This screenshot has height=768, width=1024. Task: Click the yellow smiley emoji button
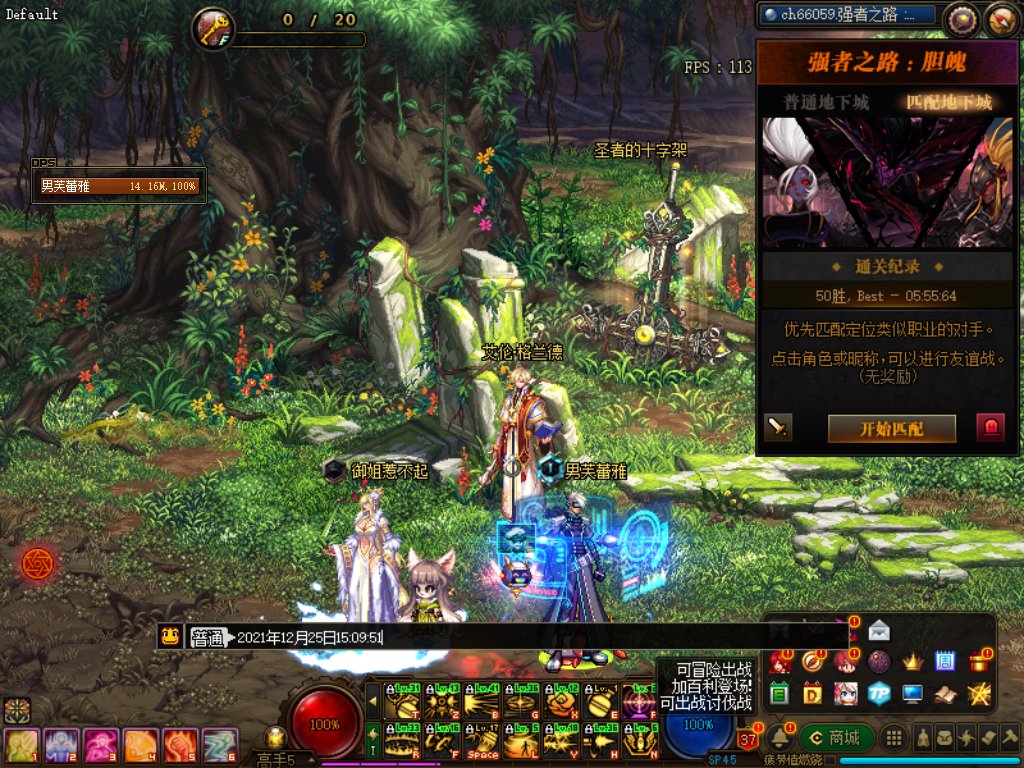171,636
